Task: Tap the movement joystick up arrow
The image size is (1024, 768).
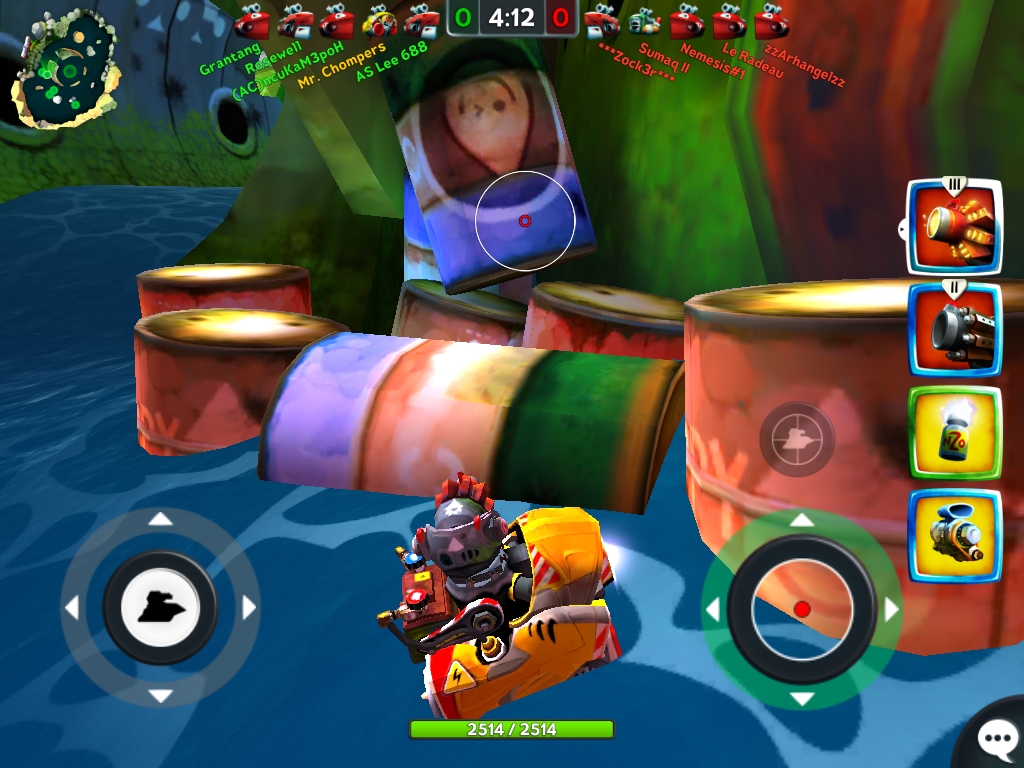Action: pyautogui.click(x=160, y=519)
